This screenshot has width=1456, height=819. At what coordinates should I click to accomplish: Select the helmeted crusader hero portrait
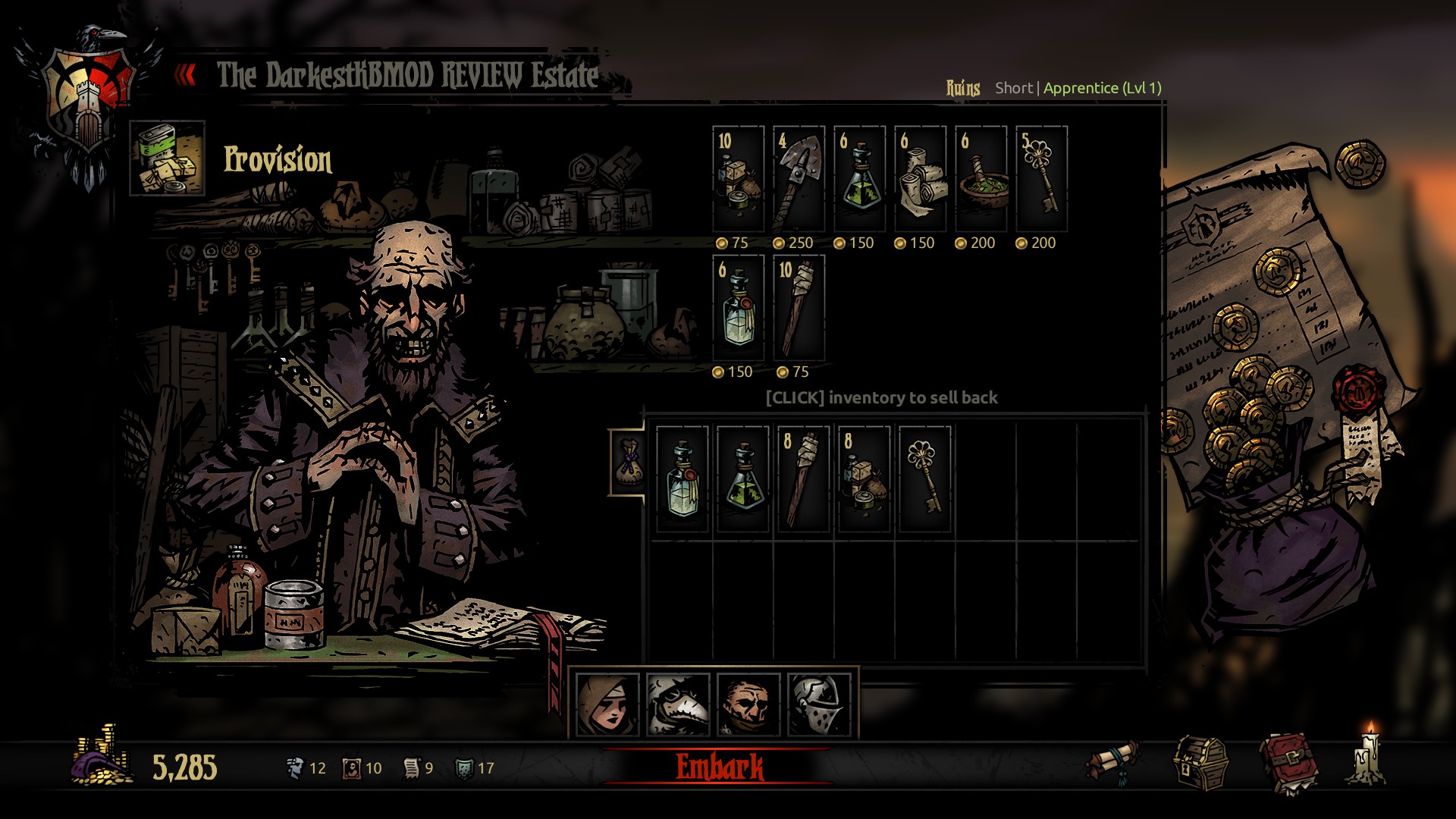(x=819, y=705)
